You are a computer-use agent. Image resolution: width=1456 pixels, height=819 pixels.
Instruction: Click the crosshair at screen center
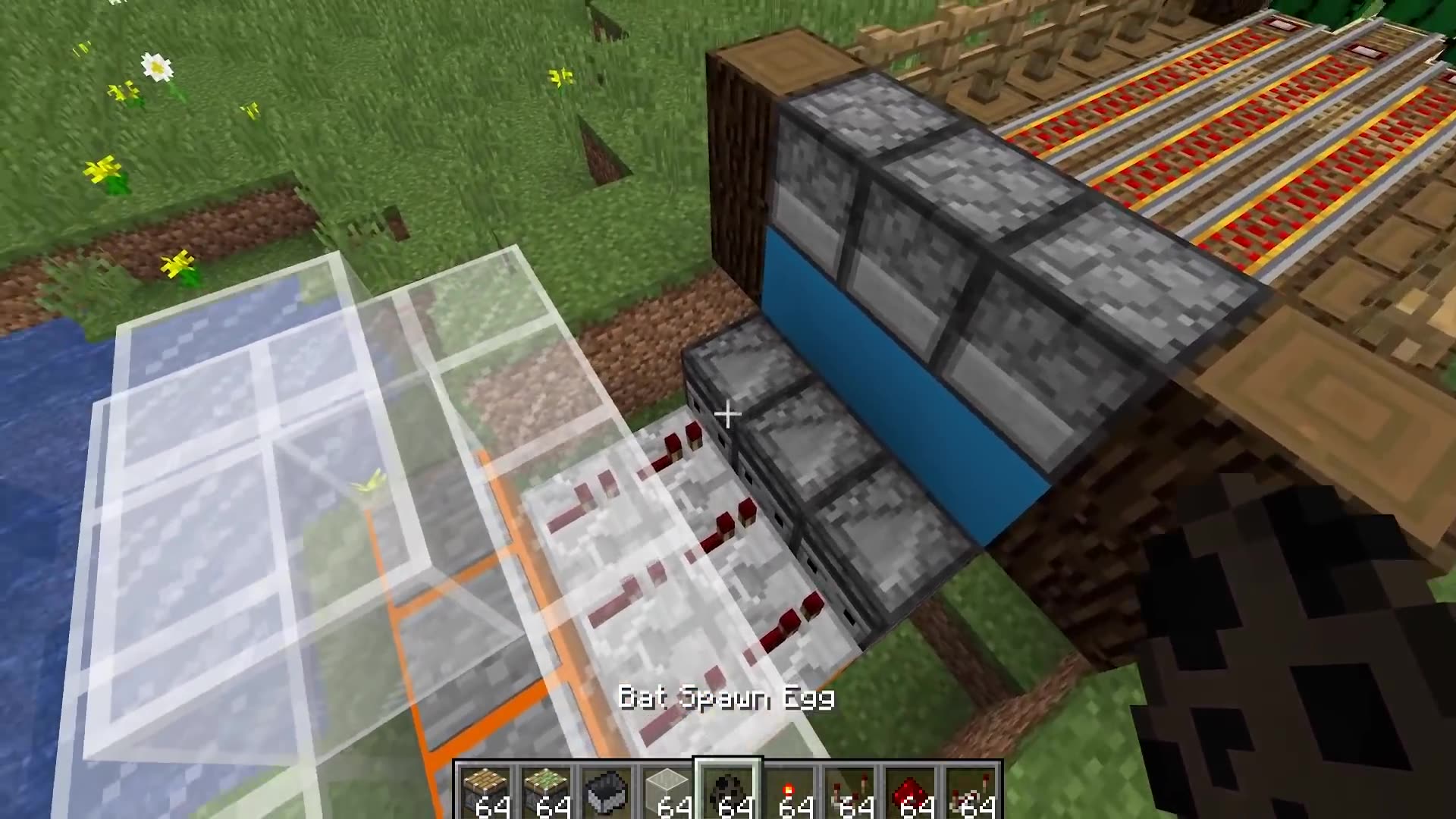[x=726, y=414]
